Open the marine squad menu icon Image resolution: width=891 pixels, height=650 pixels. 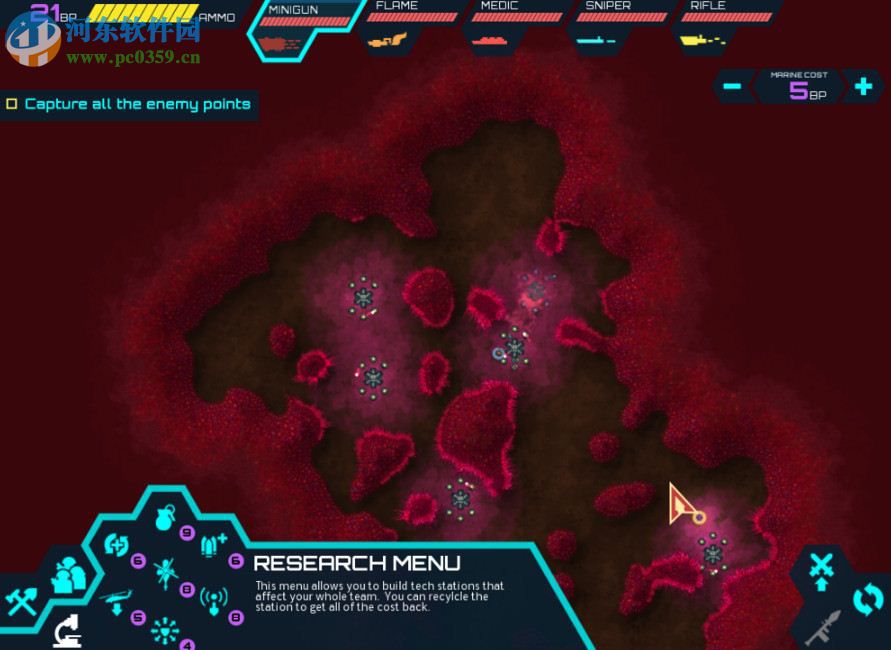[70, 574]
